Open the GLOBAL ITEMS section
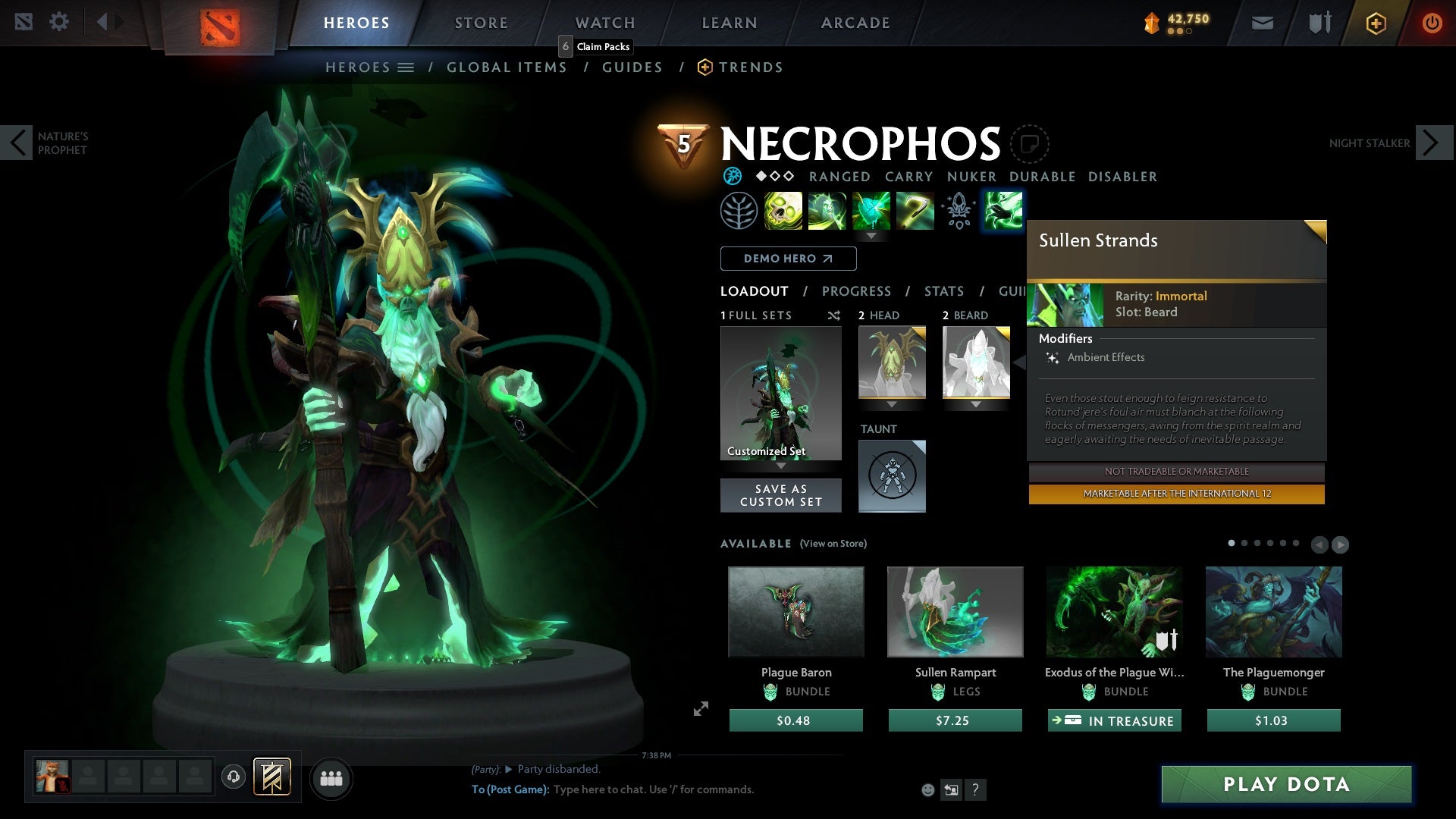This screenshot has height=819, width=1456. point(507,67)
